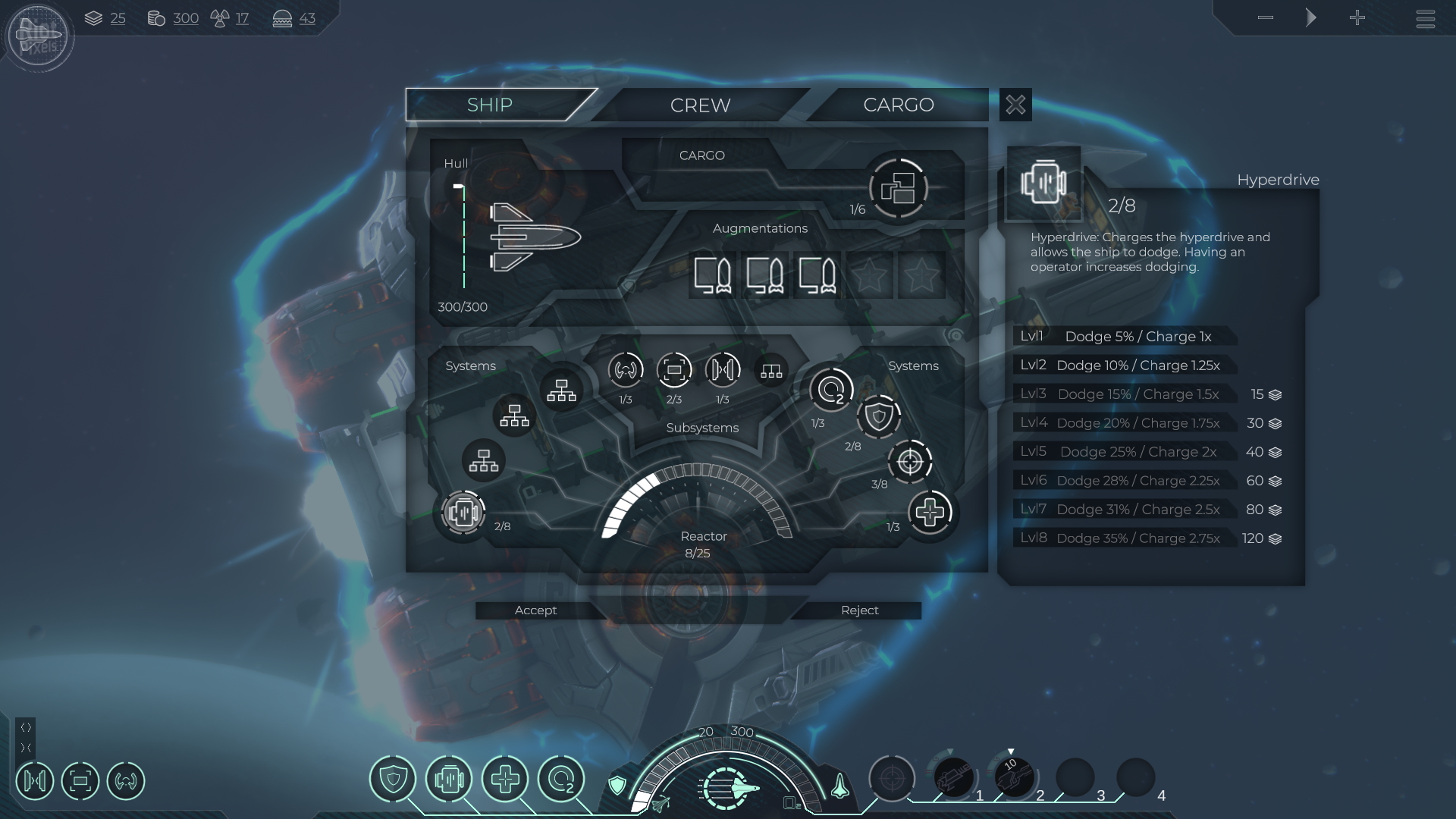Image resolution: width=1456 pixels, height=819 pixels.
Task: Select the first augmentation slot
Action: point(713,275)
